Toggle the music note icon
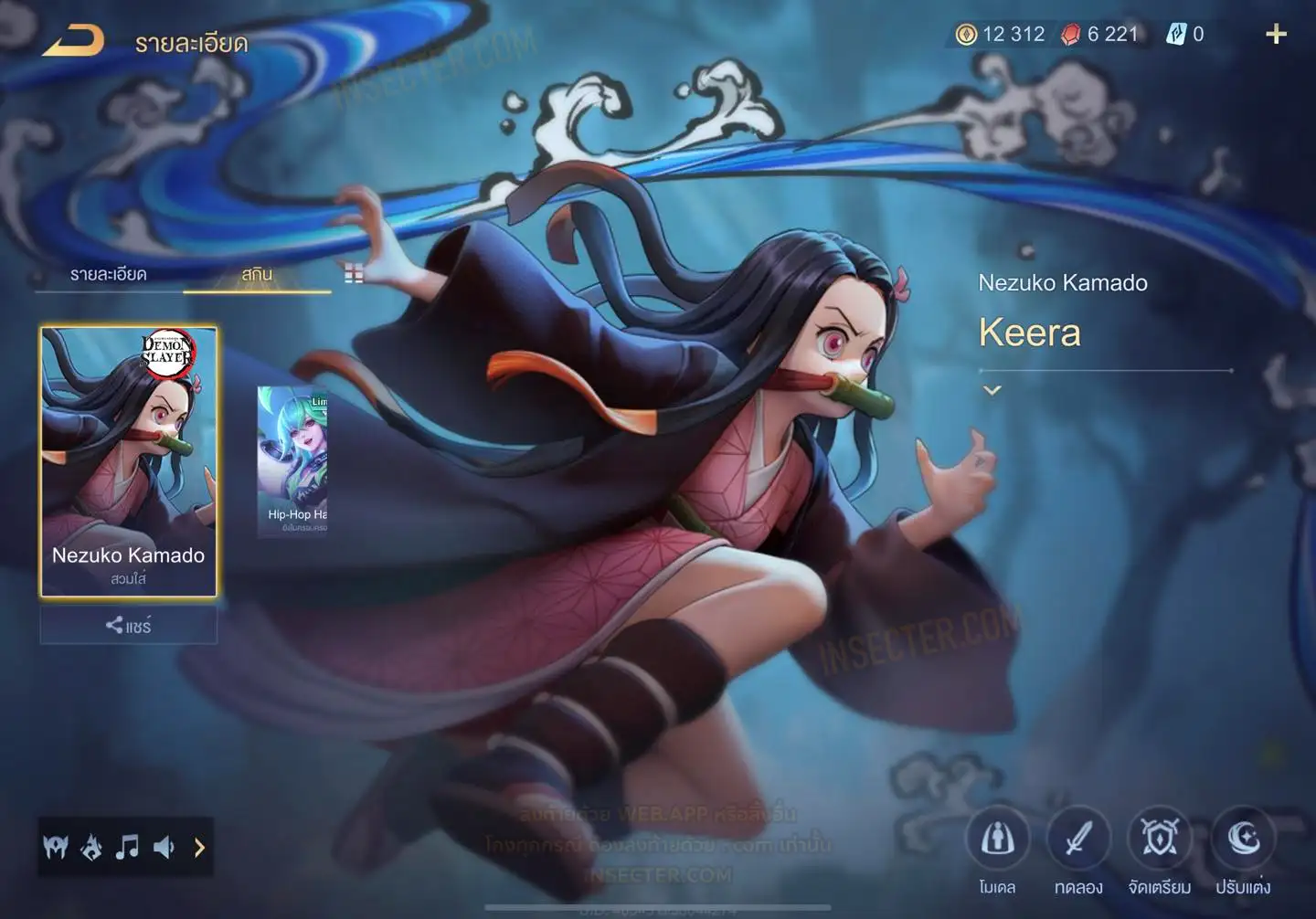This screenshot has width=1316, height=919. tap(127, 848)
